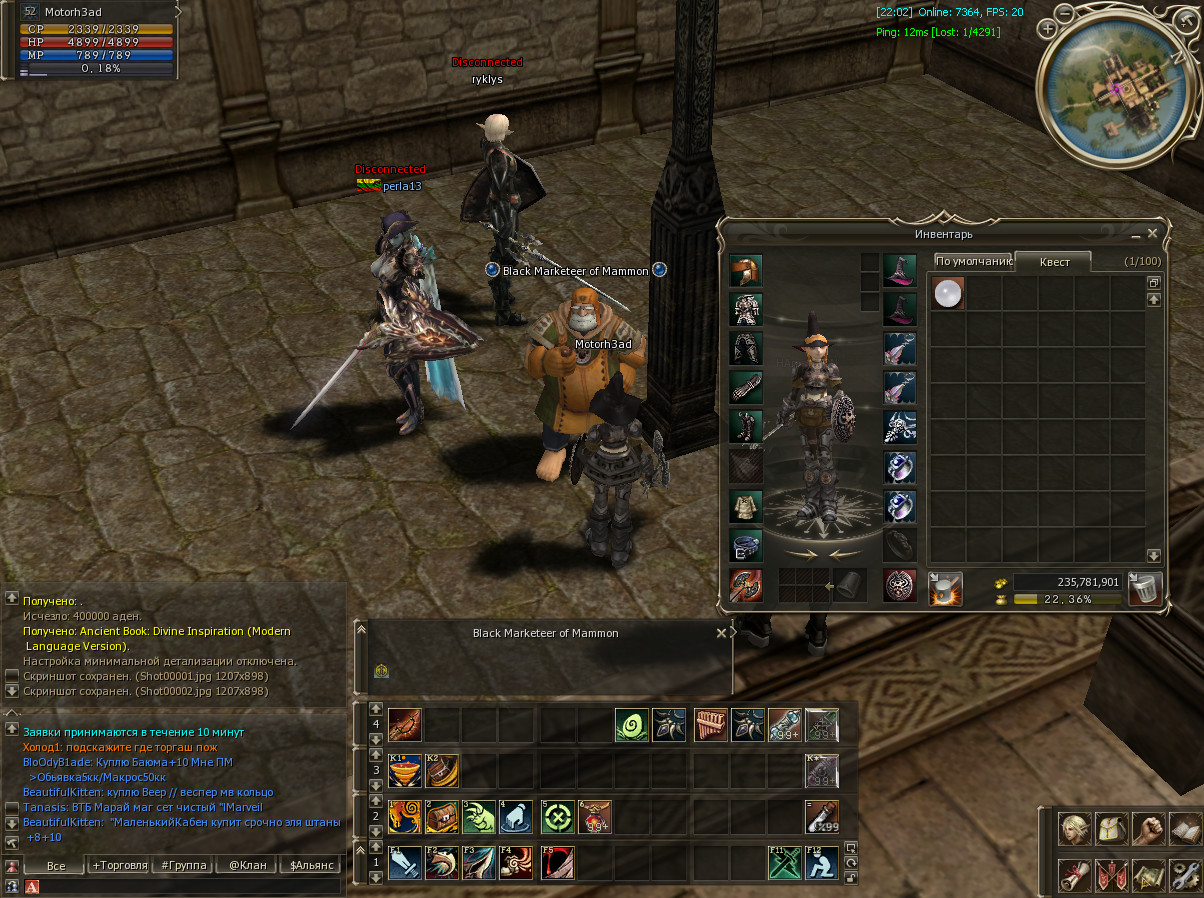Select the $Альянс alliance chat tab

(x=311, y=865)
